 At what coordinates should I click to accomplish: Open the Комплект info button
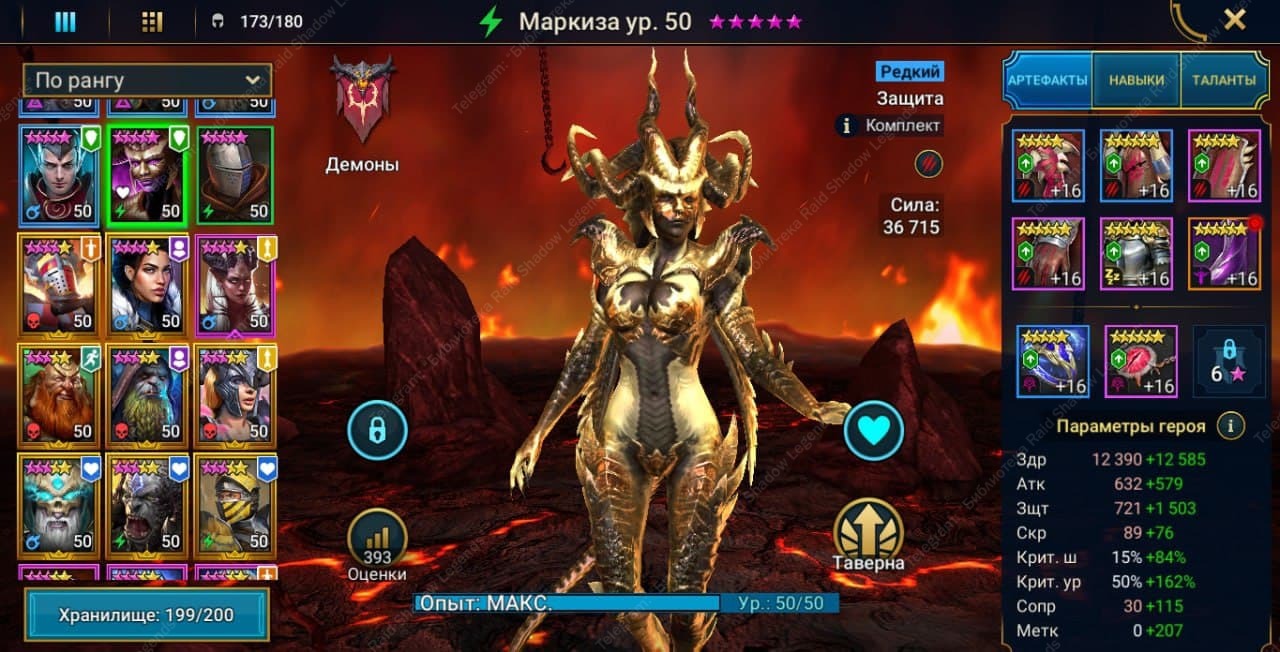(848, 126)
